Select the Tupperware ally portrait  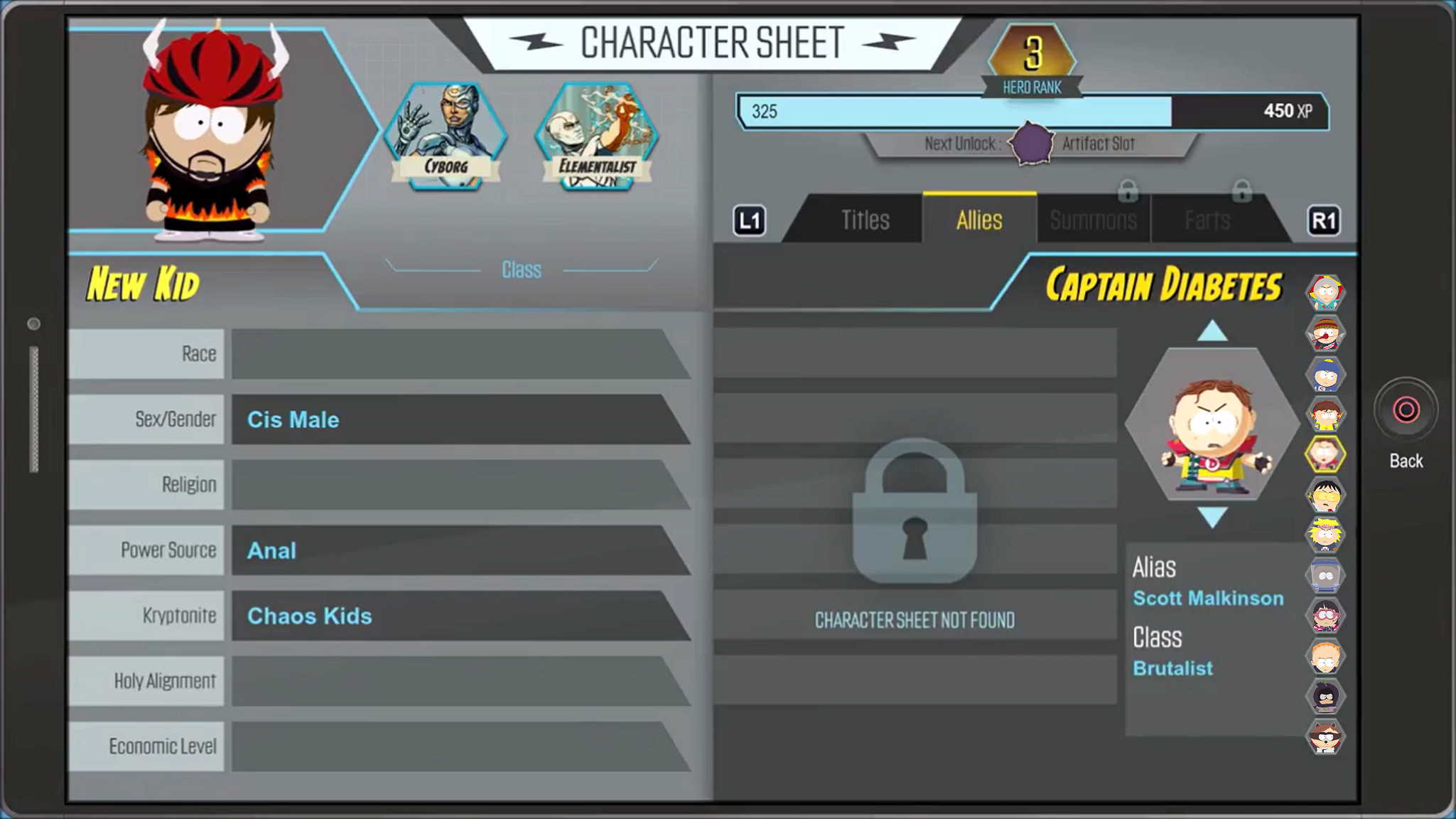1325,575
